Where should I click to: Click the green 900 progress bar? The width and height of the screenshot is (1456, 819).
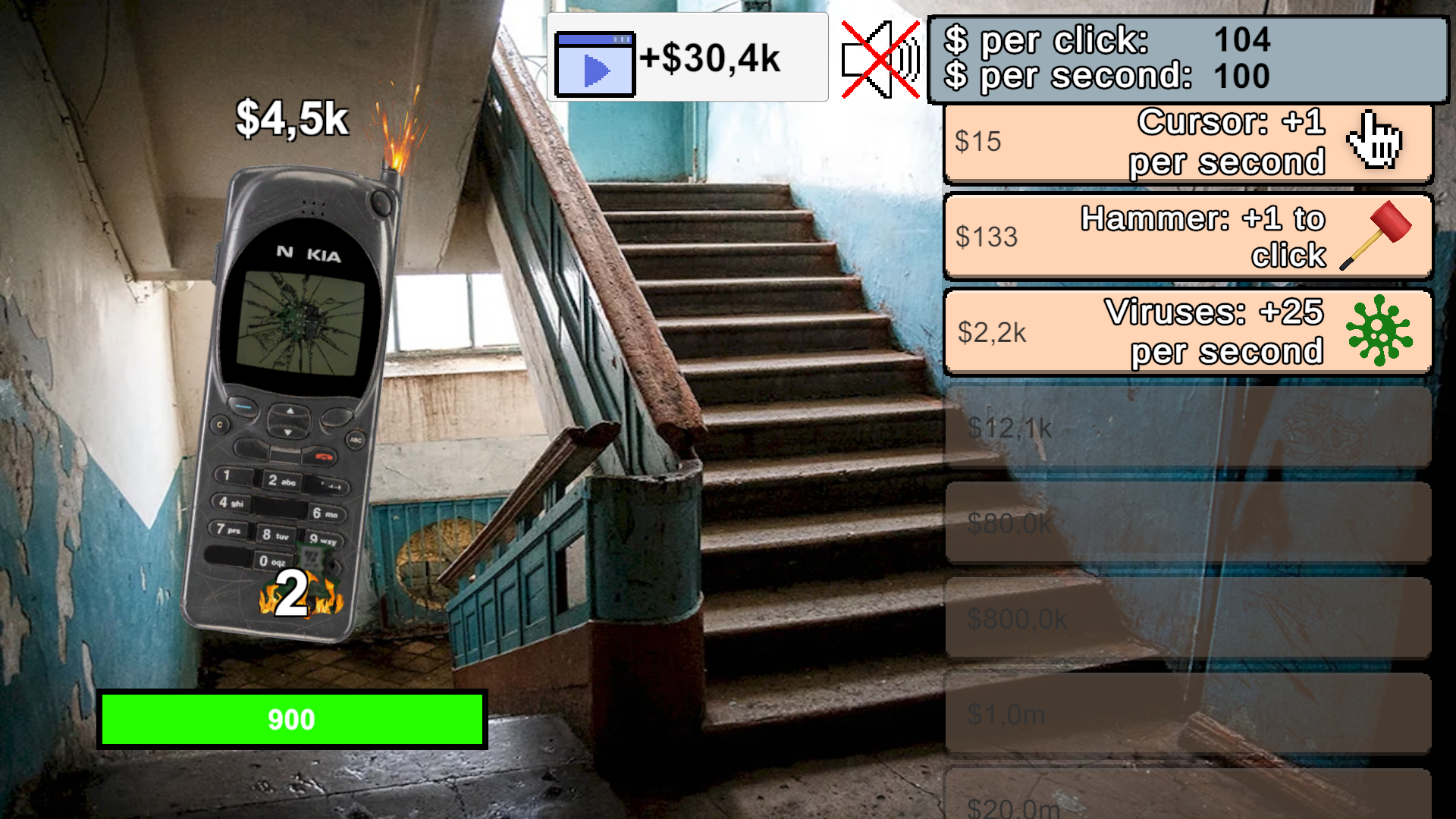(x=292, y=719)
